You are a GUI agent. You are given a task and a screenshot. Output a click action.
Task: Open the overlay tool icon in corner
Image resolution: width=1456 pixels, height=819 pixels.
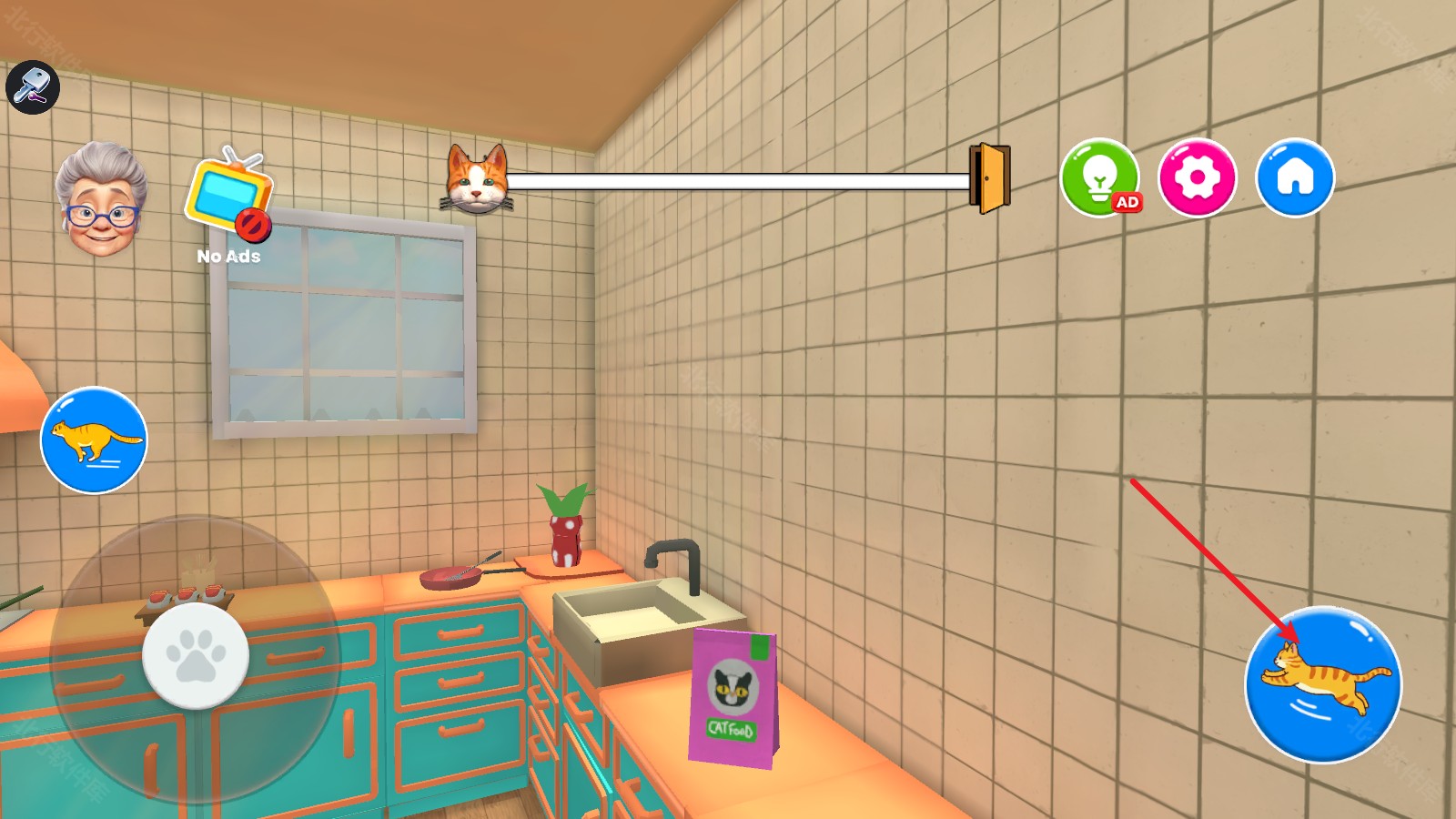pos(33,87)
